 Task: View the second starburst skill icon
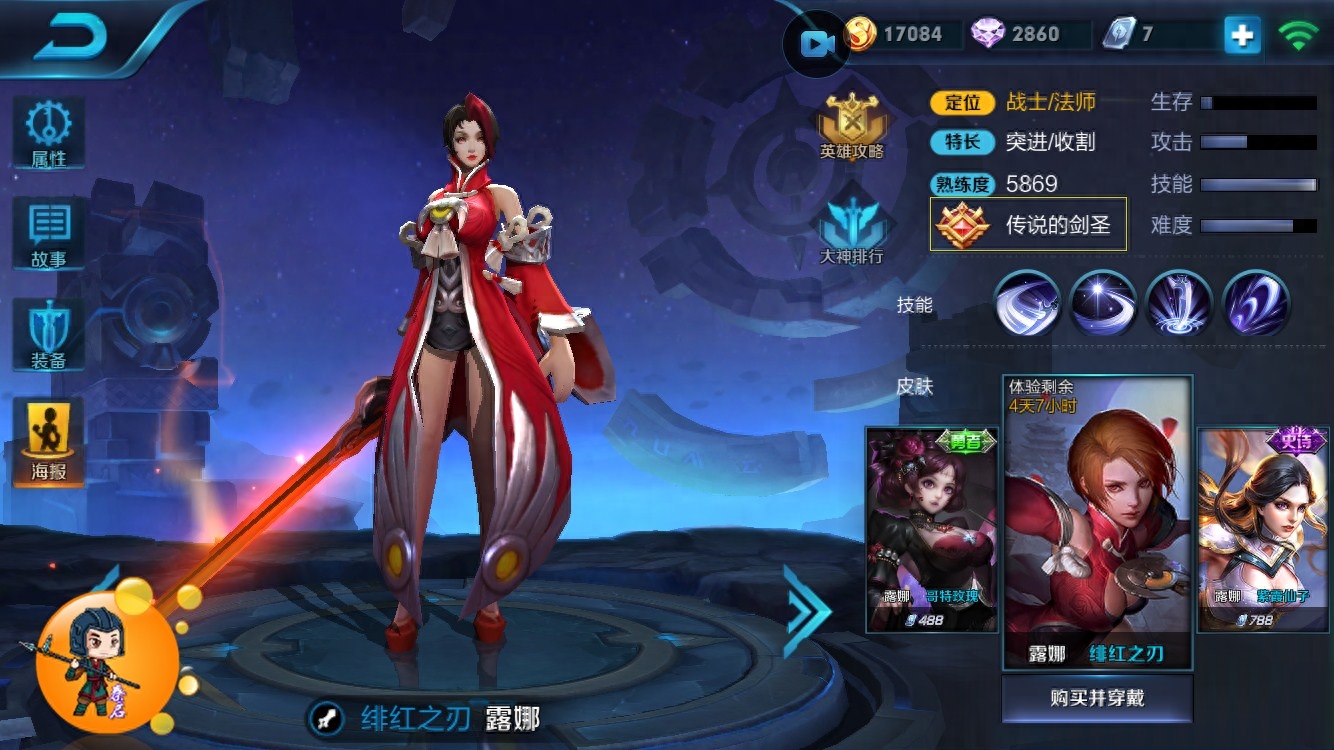click(1103, 303)
